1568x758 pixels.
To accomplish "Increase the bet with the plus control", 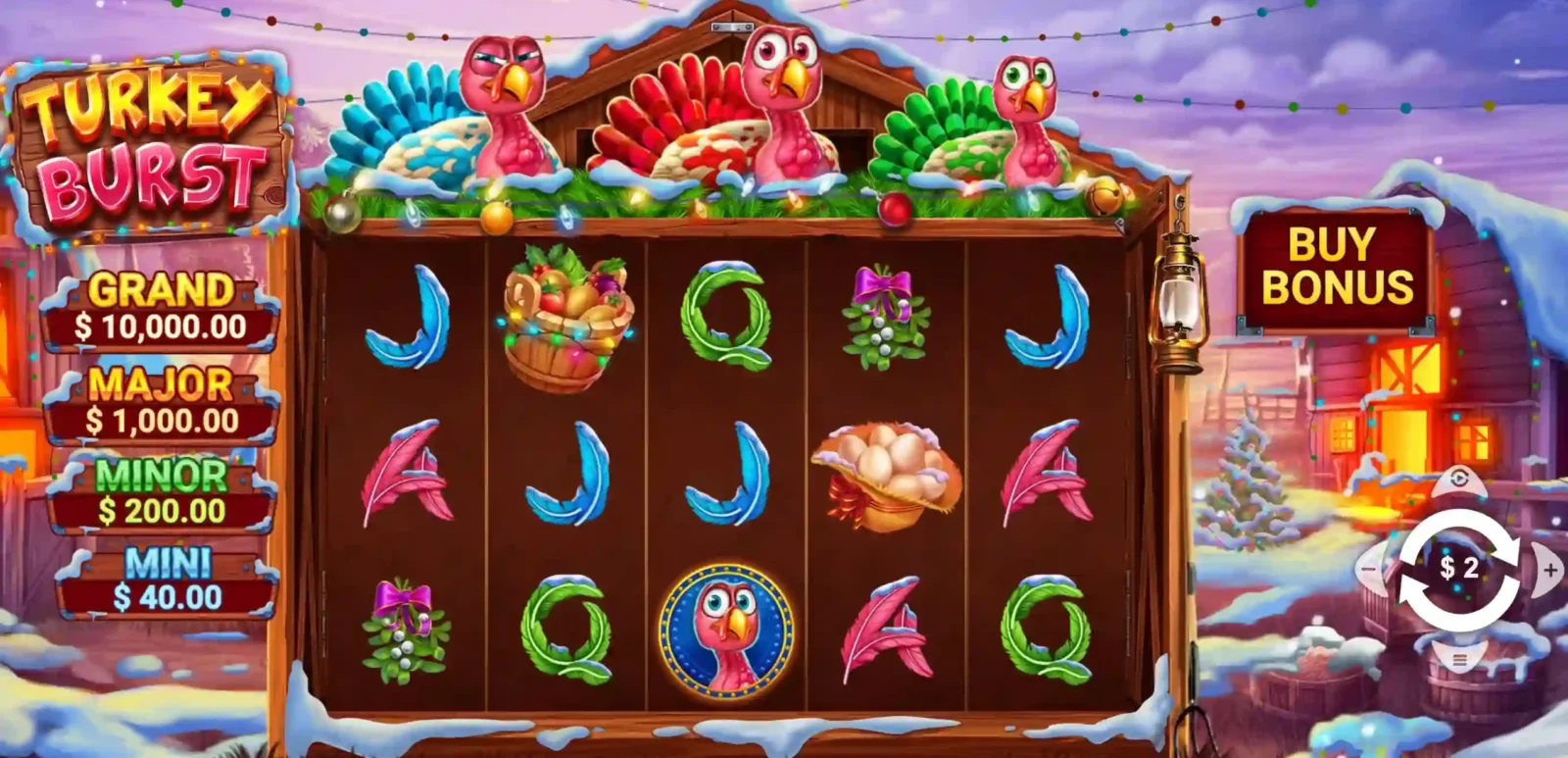I will 1548,567.
